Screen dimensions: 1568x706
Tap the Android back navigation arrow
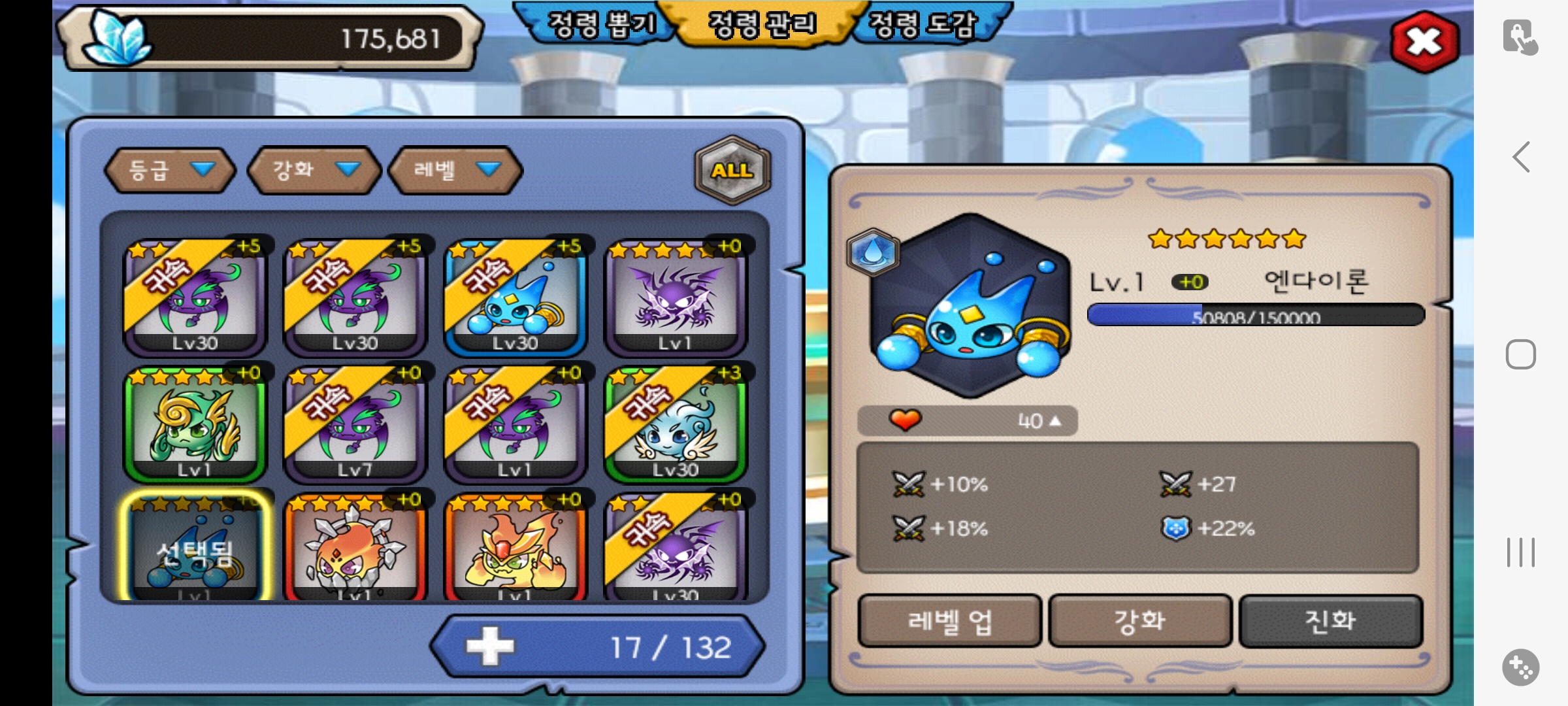[1521, 157]
